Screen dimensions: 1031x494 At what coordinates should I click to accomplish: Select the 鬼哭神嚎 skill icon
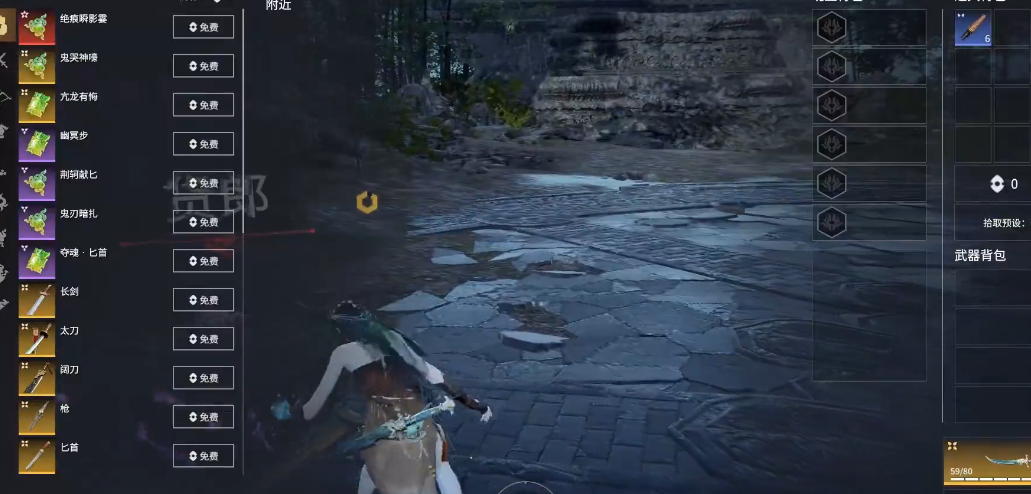click(37, 67)
